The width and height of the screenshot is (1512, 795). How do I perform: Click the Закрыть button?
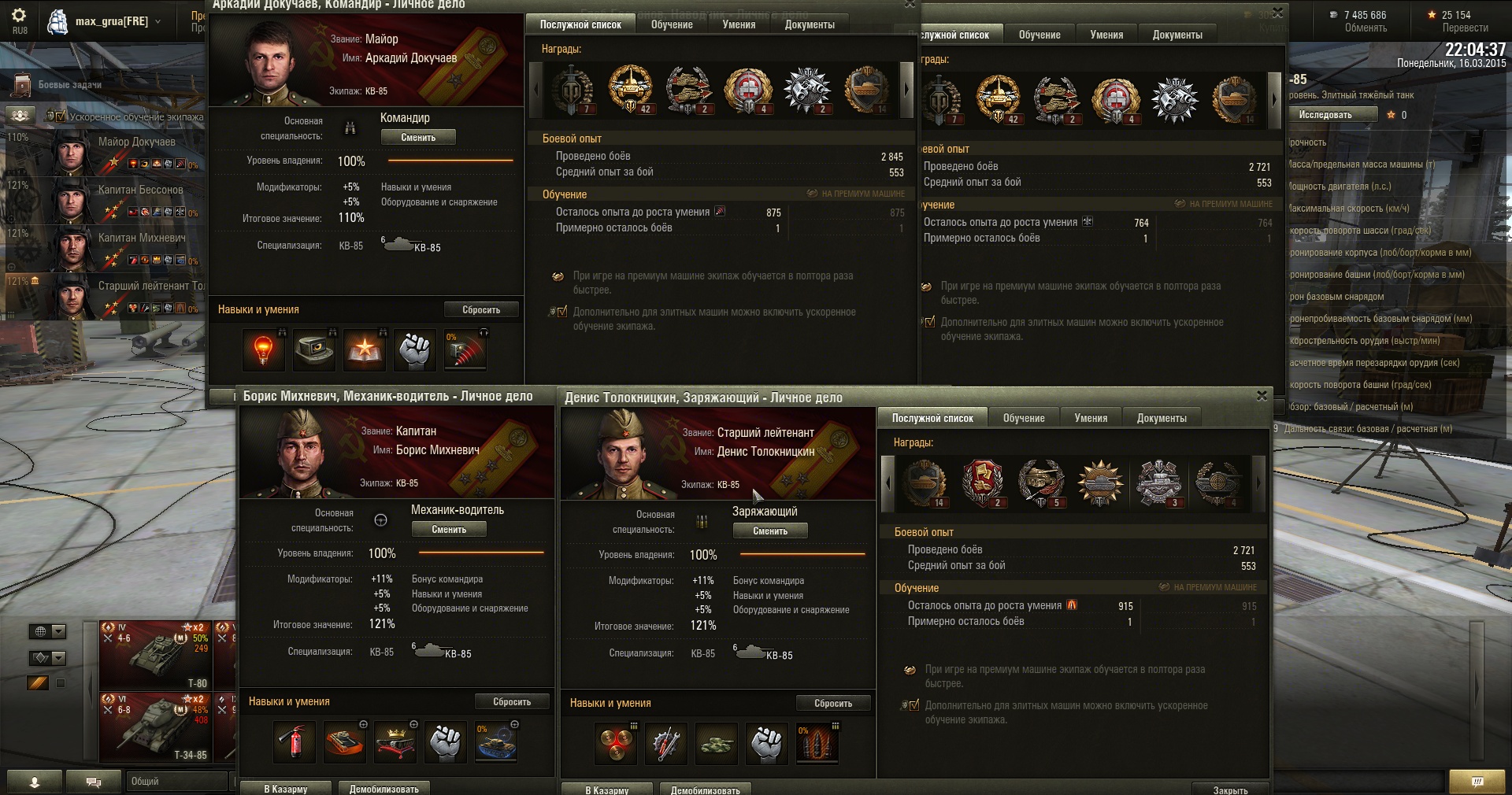click(1230, 789)
